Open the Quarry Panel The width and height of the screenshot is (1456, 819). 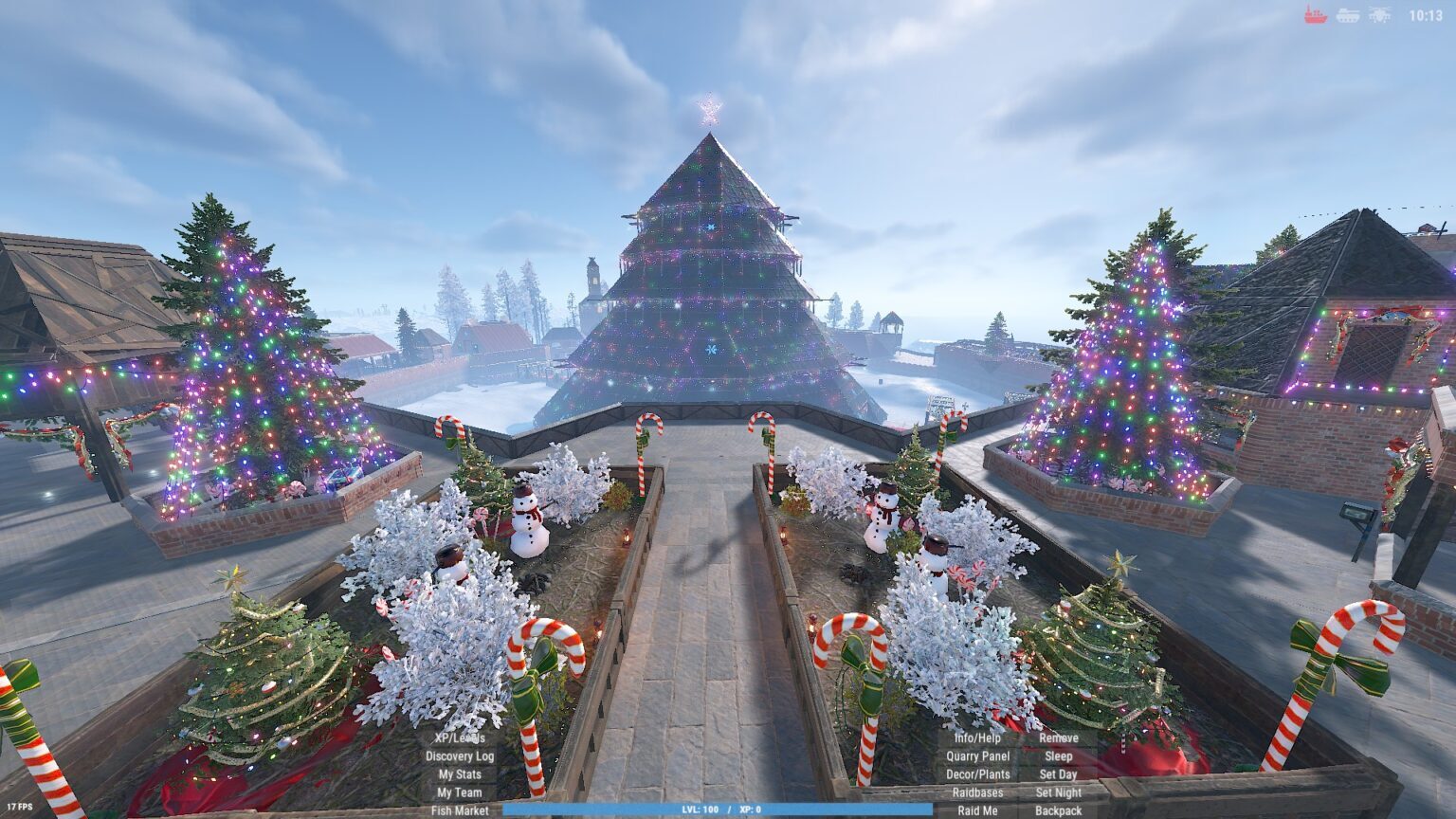(x=977, y=756)
